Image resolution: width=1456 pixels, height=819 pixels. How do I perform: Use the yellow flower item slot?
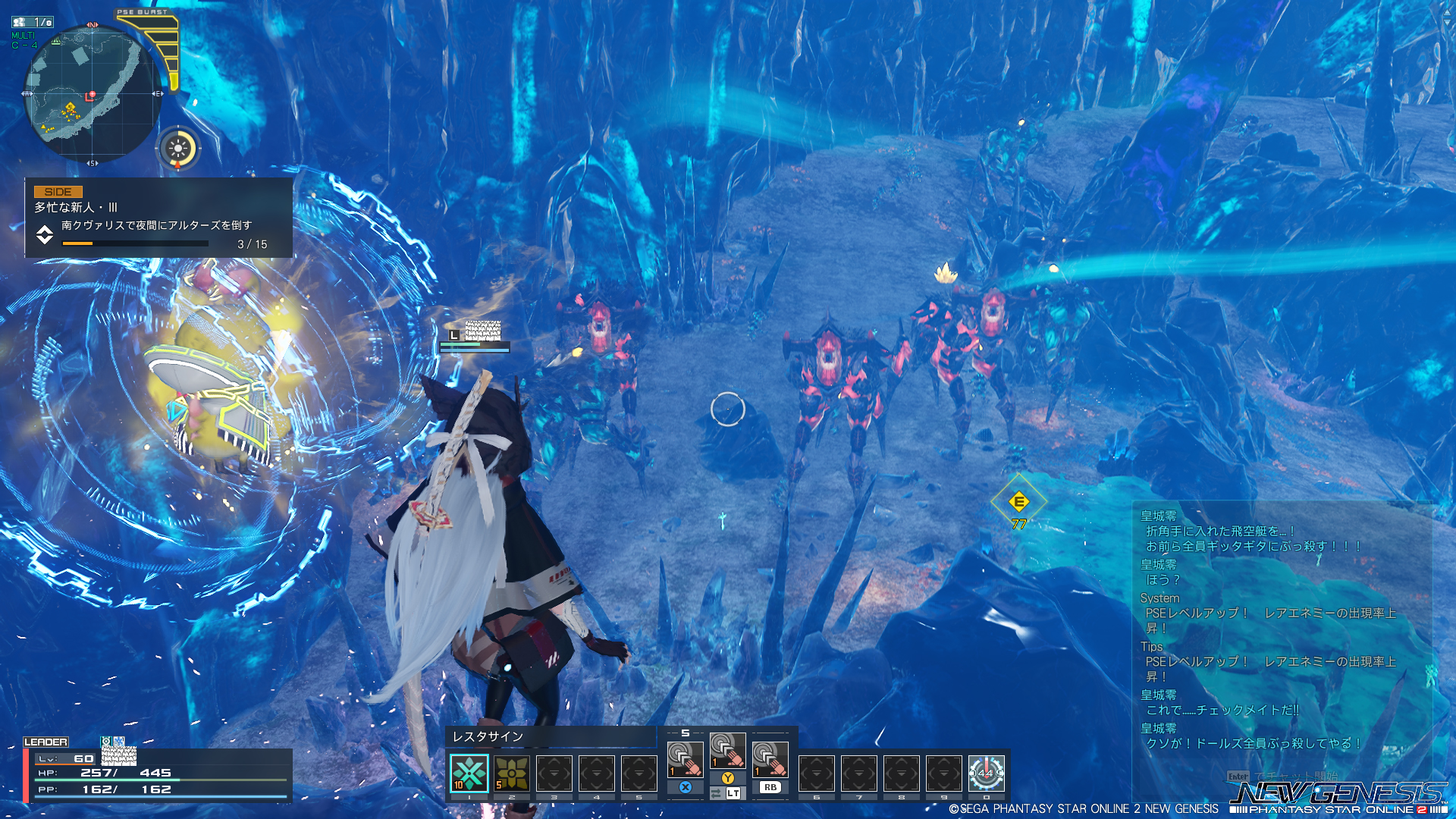click(x=512, y=773)
